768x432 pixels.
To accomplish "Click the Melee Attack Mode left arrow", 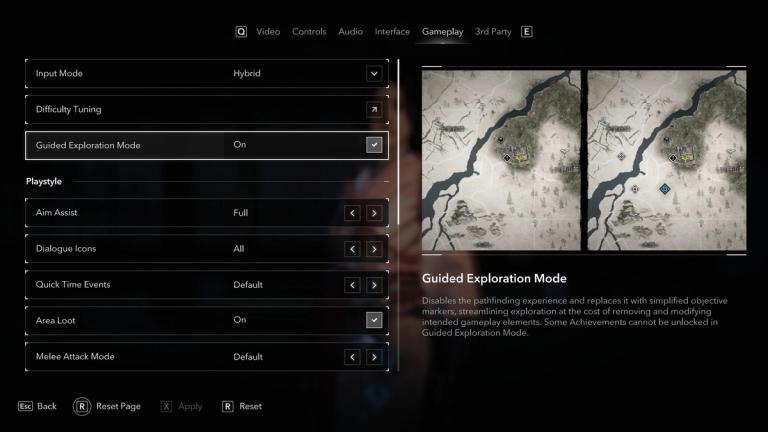I will pos(352,357).
